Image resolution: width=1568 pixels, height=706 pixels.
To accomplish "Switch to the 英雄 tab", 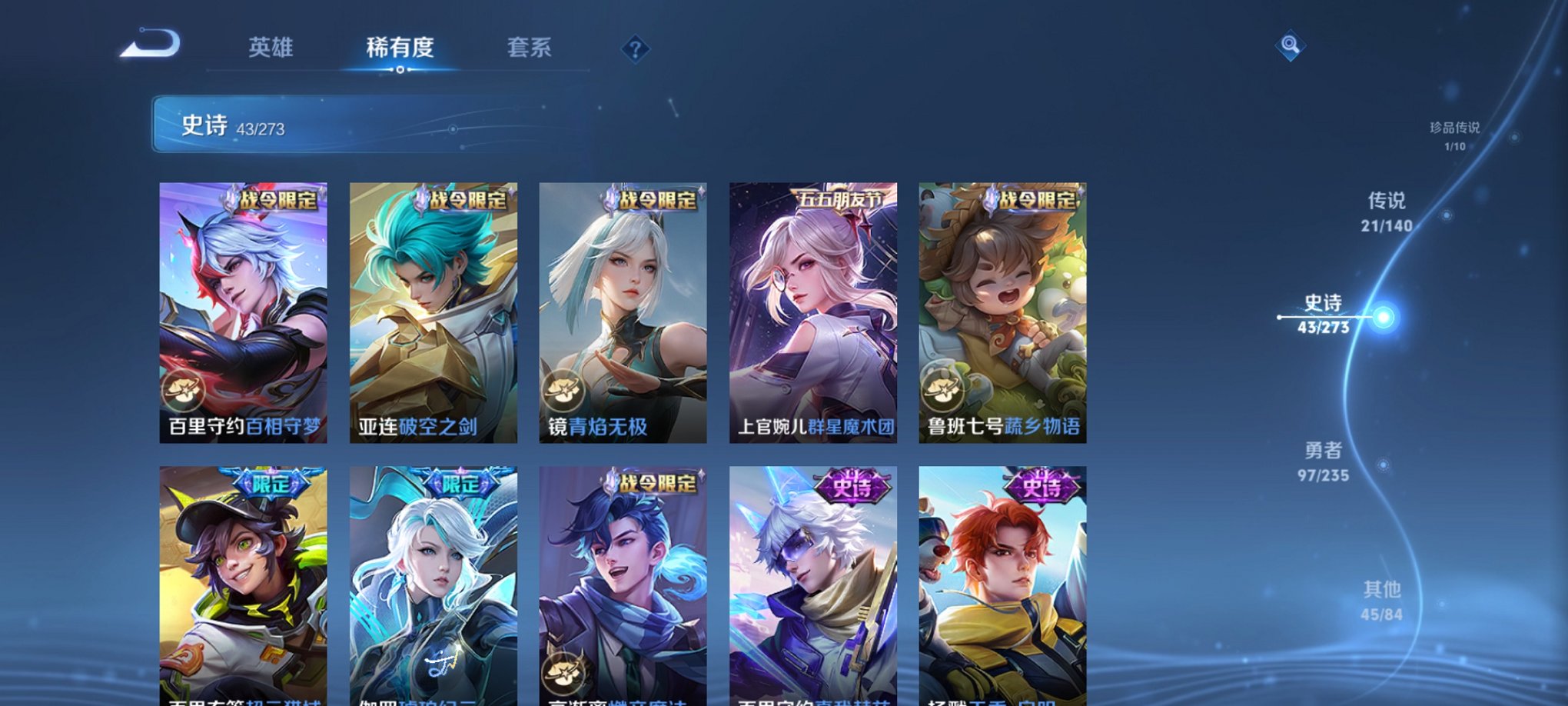I will point(273,48).
